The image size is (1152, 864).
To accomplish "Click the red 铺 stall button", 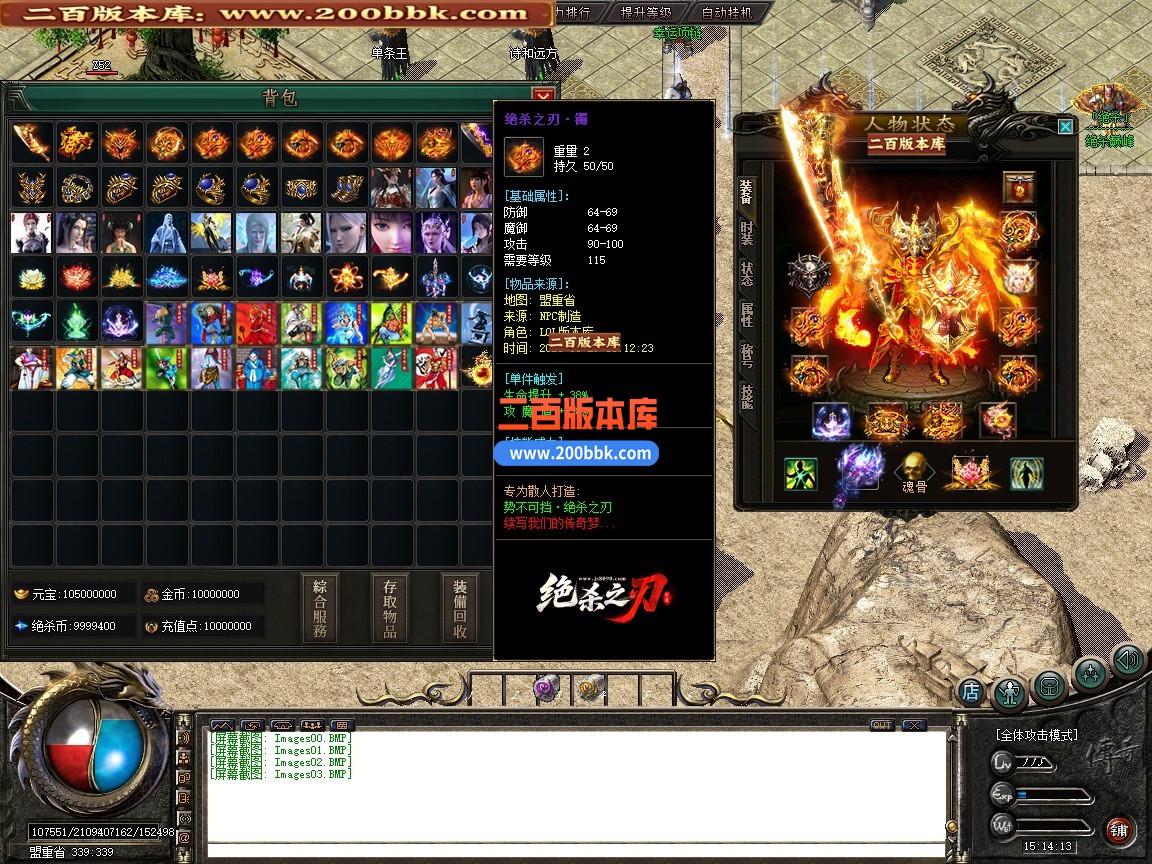I will pos(1119,829).
